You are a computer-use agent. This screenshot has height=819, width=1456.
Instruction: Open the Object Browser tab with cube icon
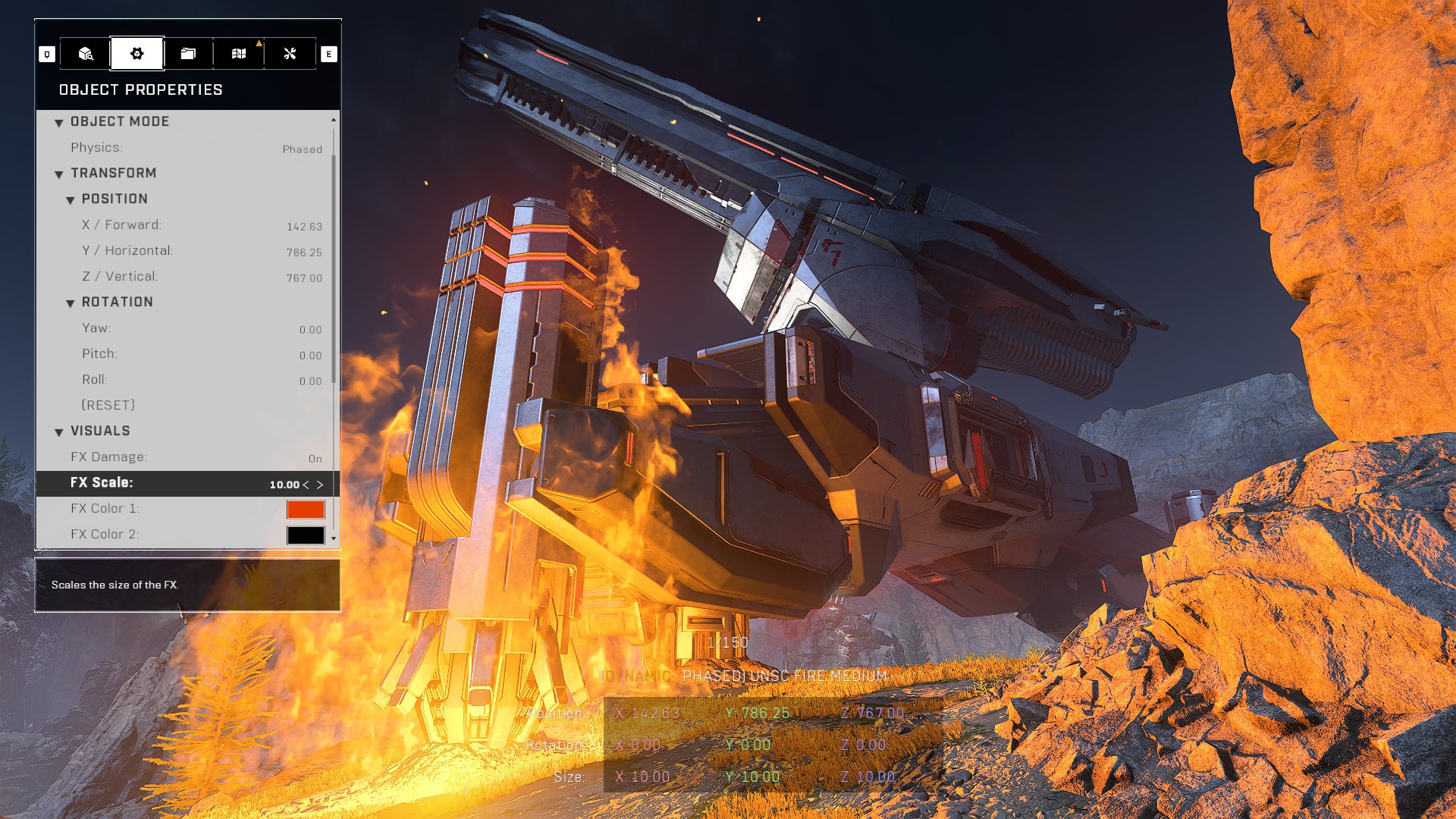click(x=86, y=54)
